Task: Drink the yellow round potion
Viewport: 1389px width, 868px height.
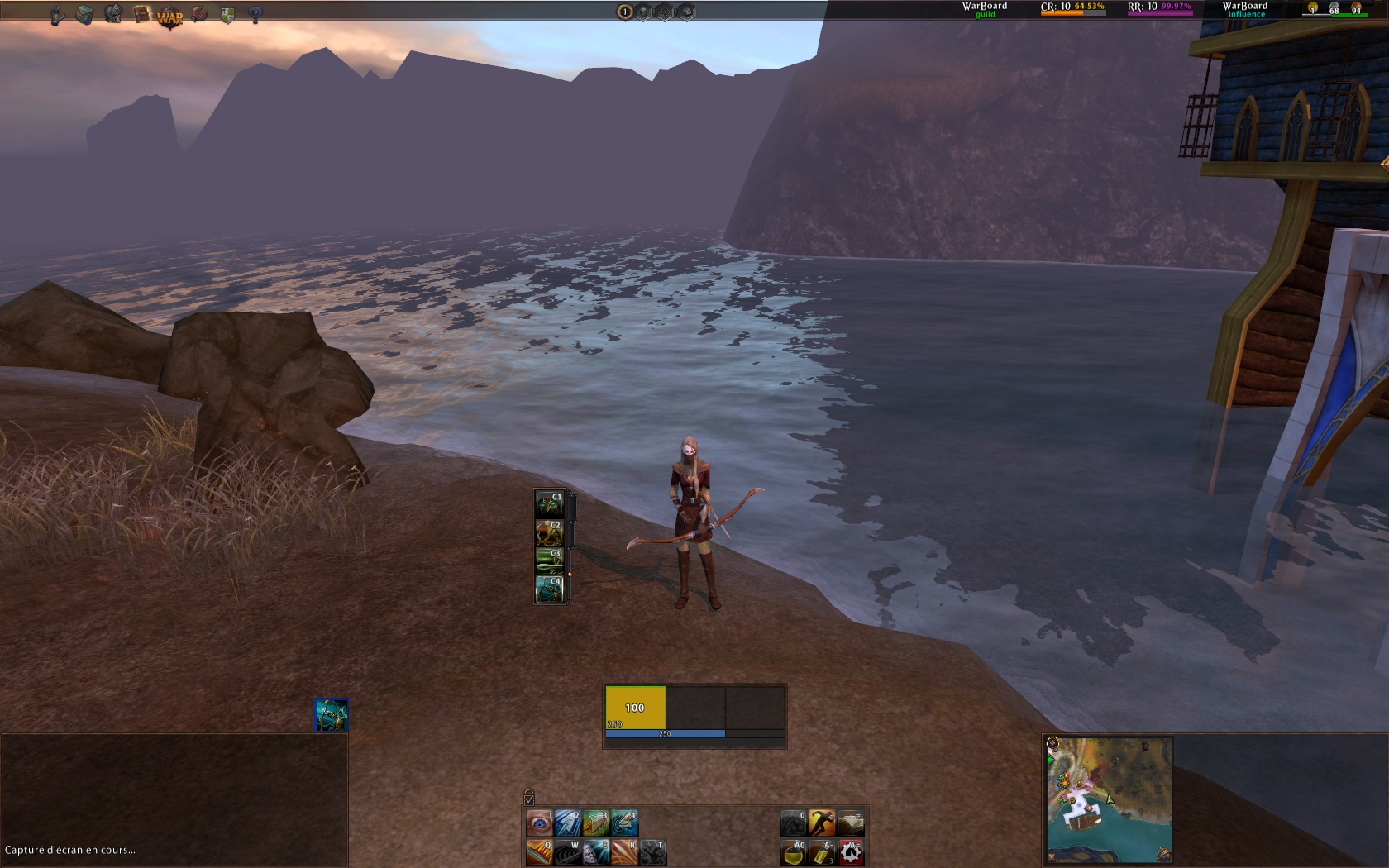Action: click(x=794, y=852)
